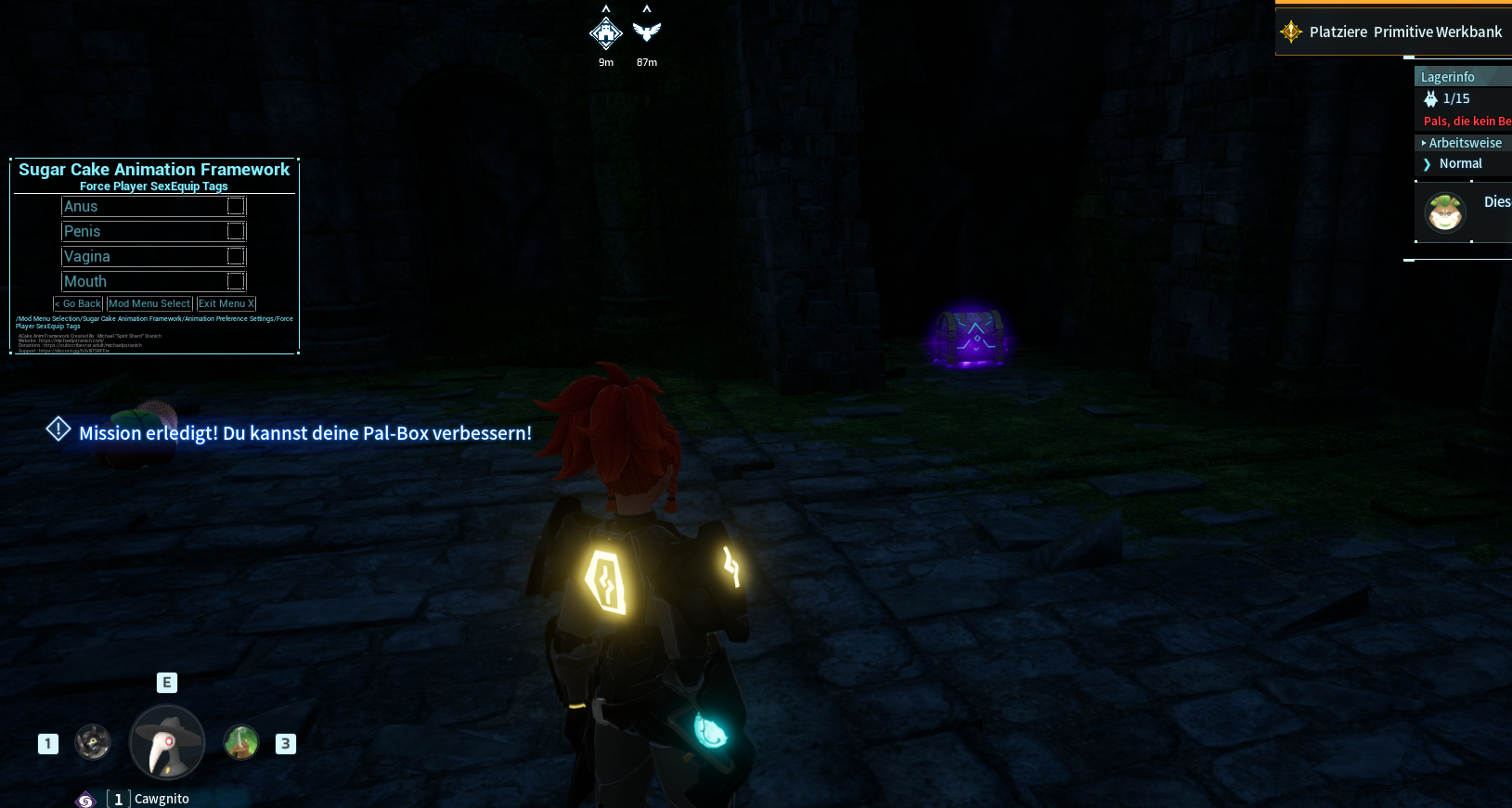Check the Mouth tag checkbox
The image size is (1512, 808).
pyautogui.click(x=237, y=280)
